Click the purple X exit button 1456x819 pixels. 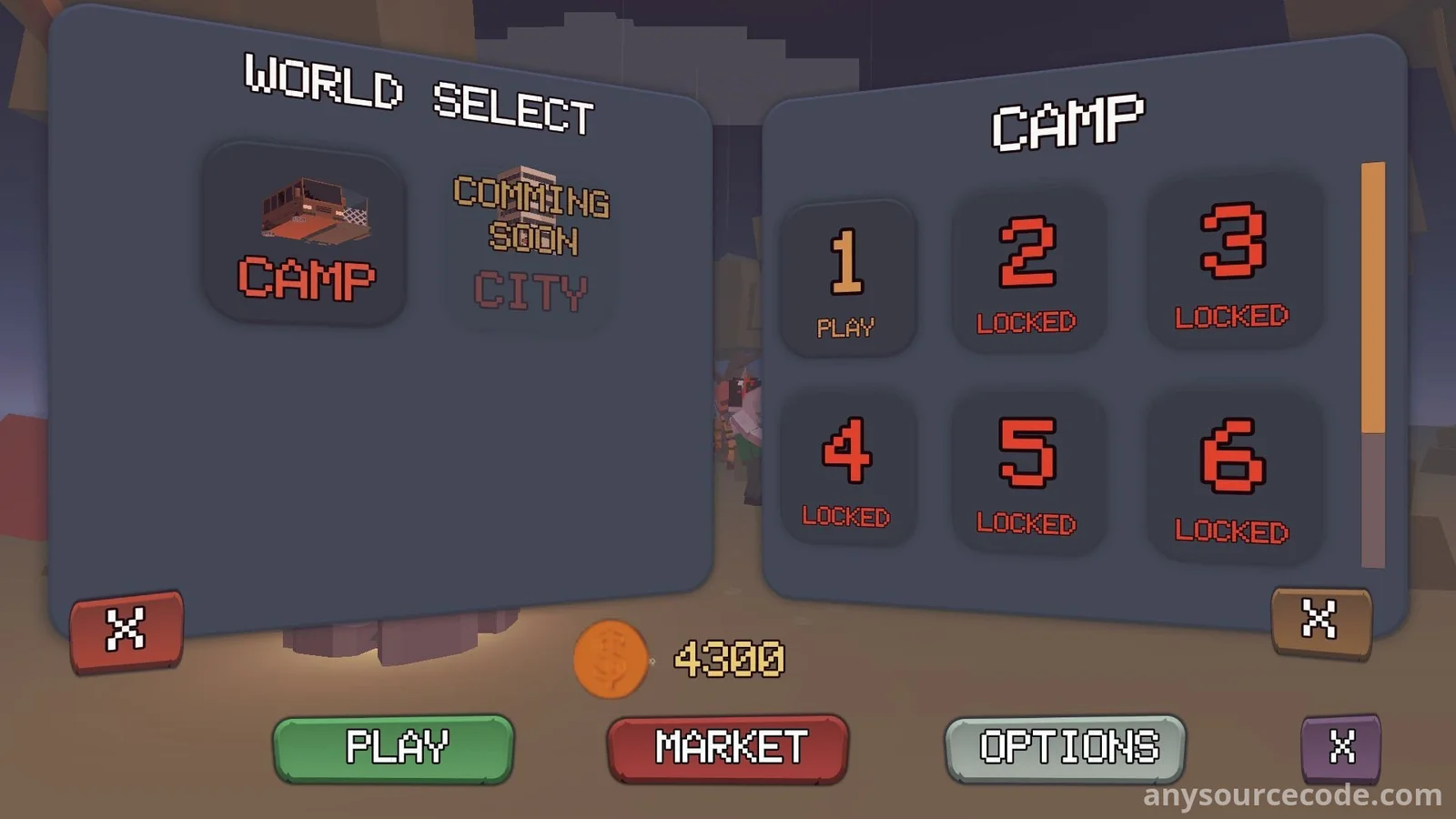point(1340,748)
